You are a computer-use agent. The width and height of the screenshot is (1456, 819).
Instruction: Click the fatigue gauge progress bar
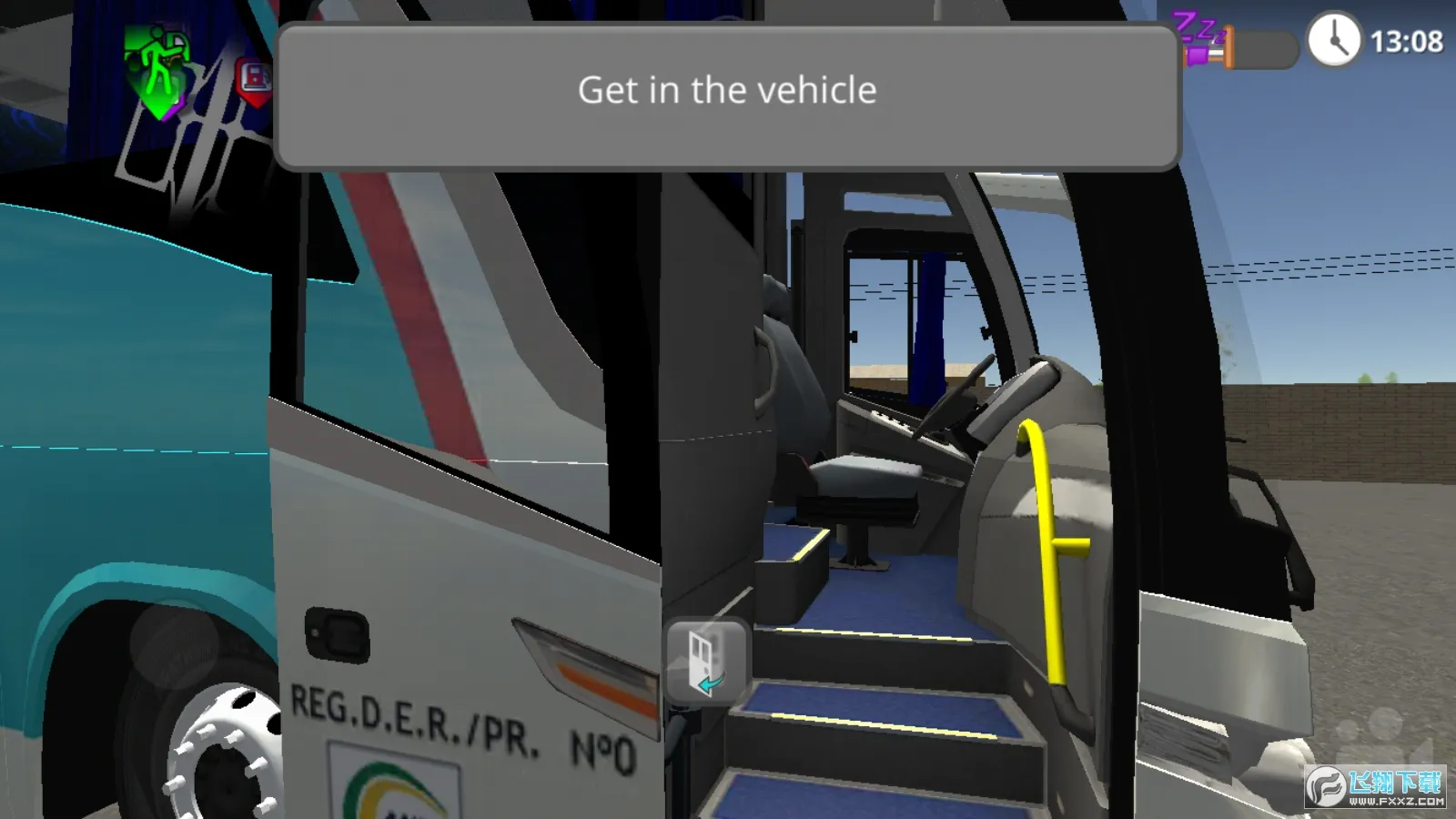pyautogui.click(x=1263, y=50)
